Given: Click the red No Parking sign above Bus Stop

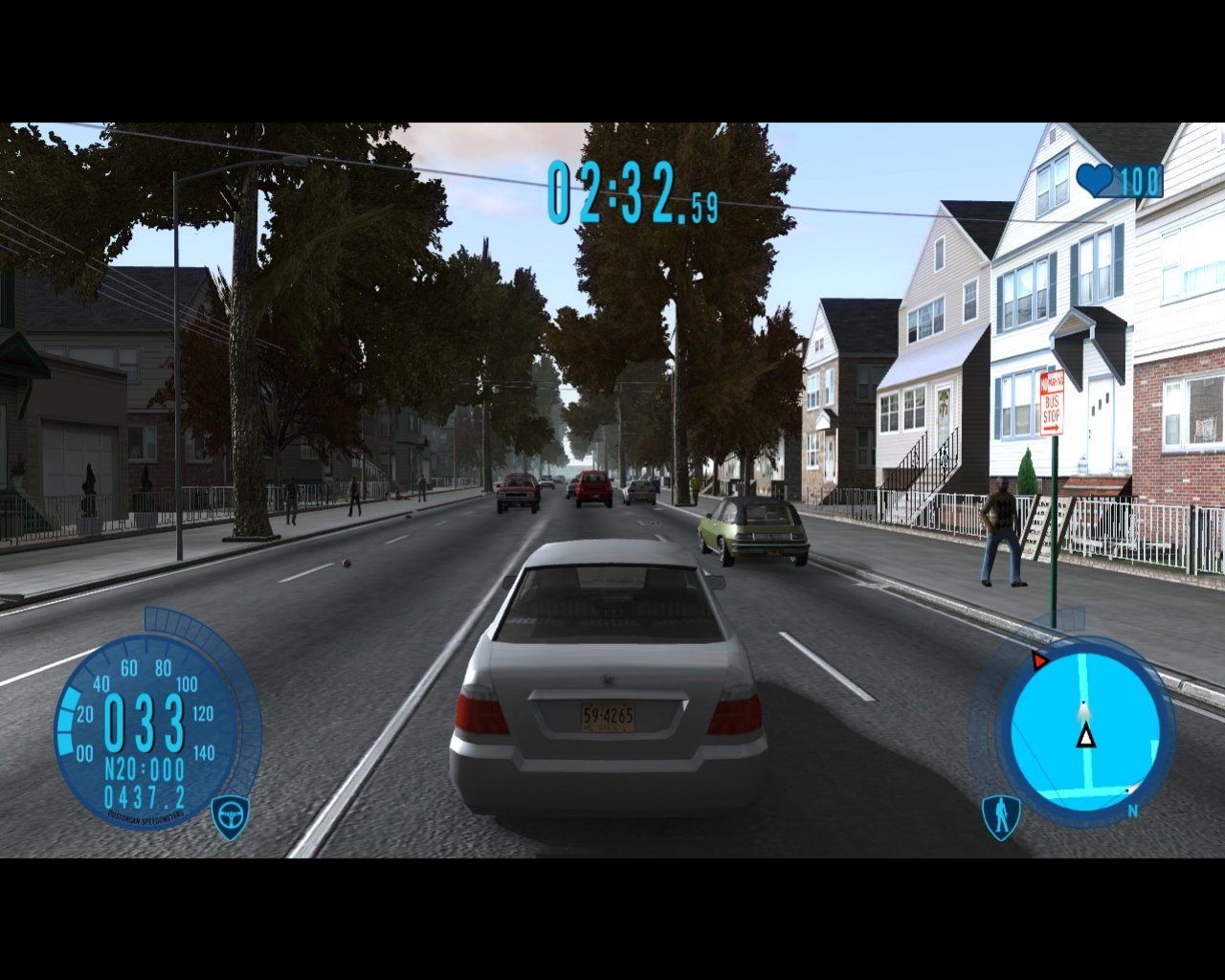Looking at the screenshot, I should (1053, 383).
